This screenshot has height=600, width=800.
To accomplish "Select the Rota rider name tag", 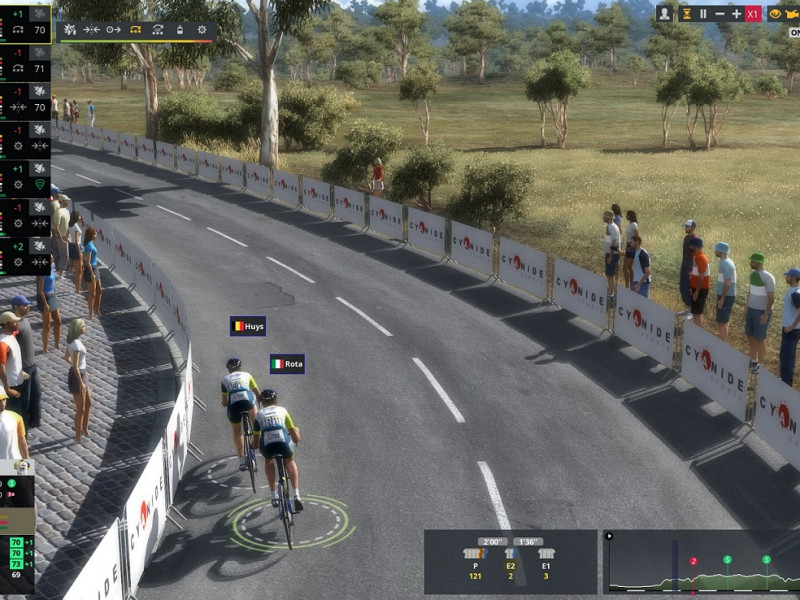I will pos(287,364).
